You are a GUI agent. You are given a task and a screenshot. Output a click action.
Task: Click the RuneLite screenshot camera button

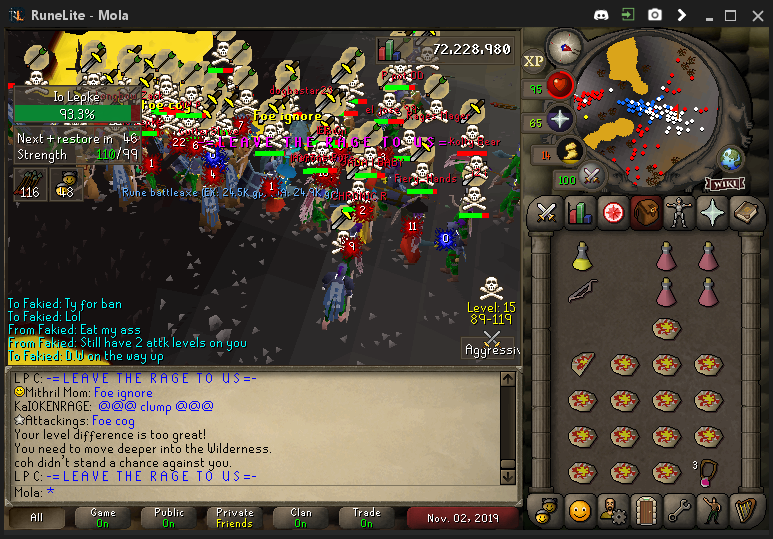pyautogui.click(x=654, y=15)
